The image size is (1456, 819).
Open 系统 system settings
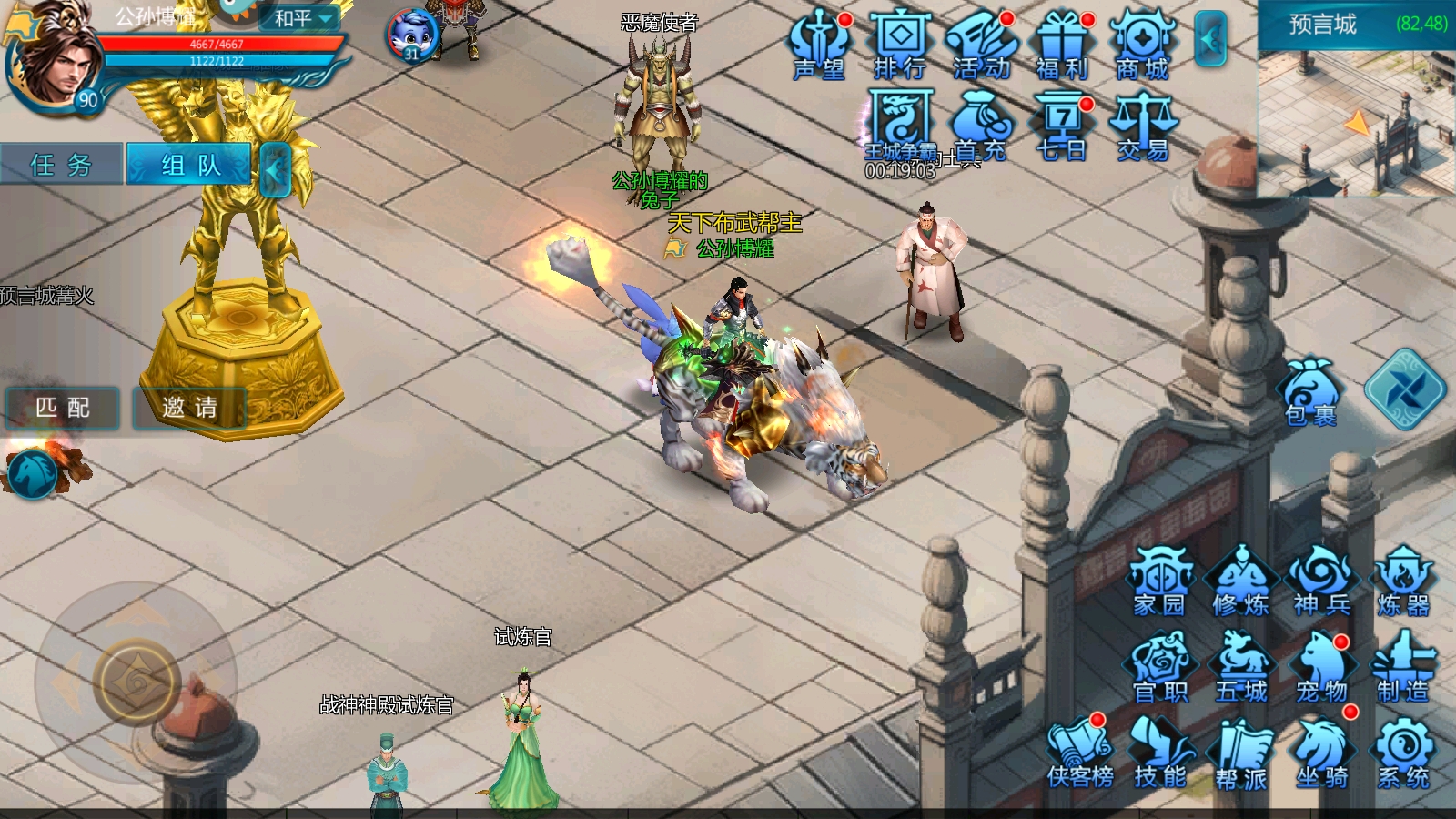[x=1403, y=753]
